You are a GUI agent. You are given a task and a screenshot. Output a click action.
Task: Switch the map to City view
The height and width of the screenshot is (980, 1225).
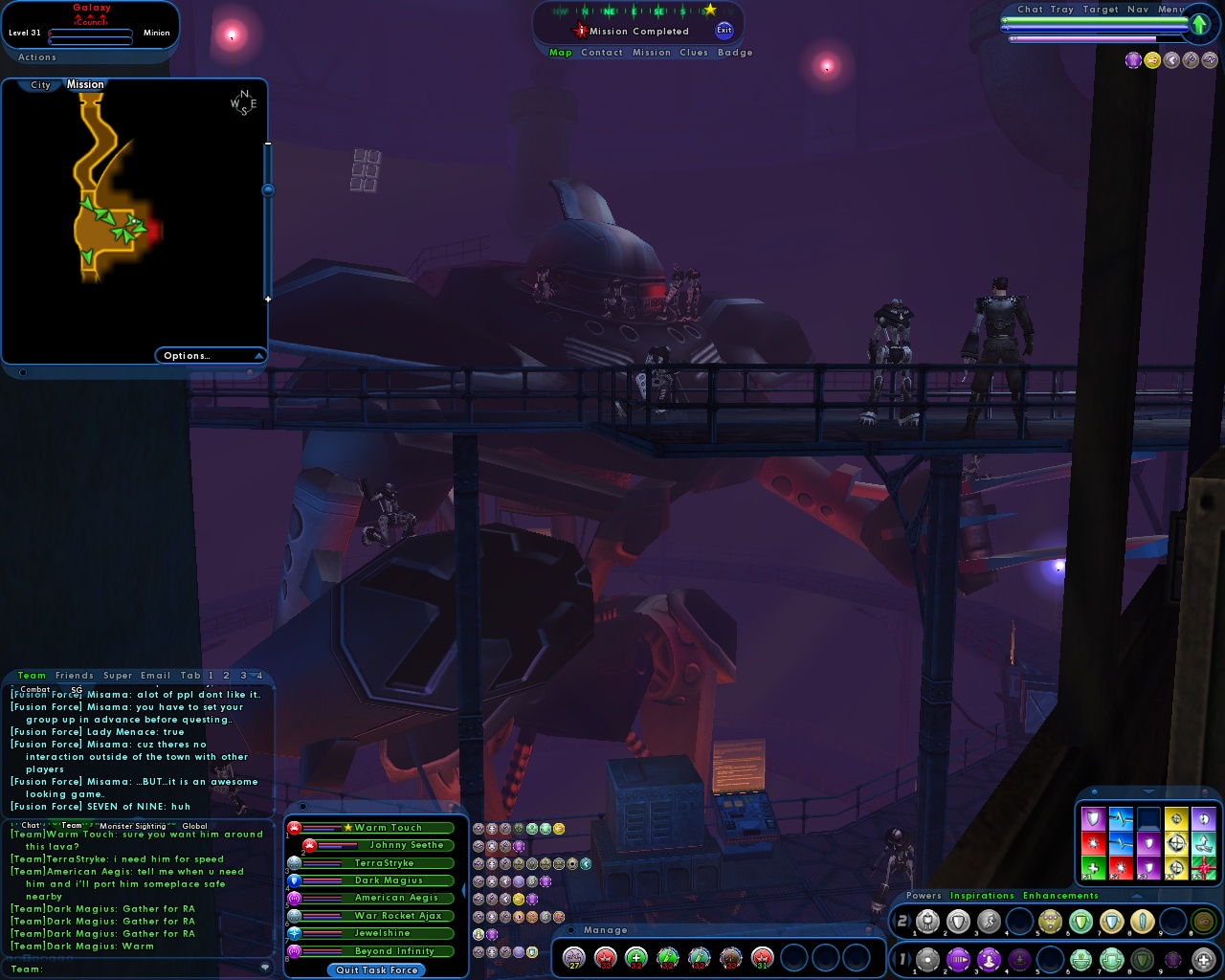click(40, 85)
